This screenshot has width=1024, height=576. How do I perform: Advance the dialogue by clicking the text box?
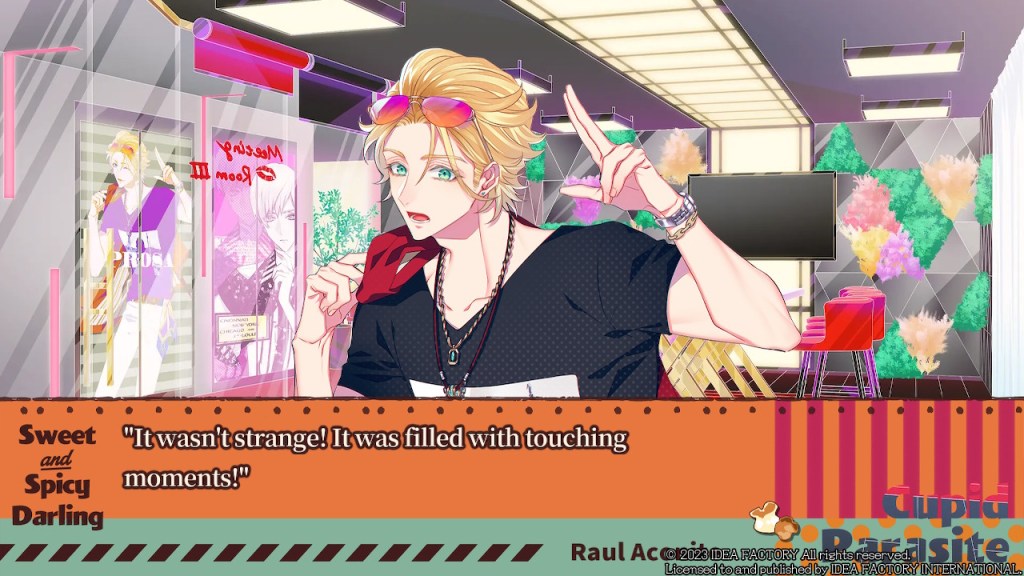click(450, 458)
